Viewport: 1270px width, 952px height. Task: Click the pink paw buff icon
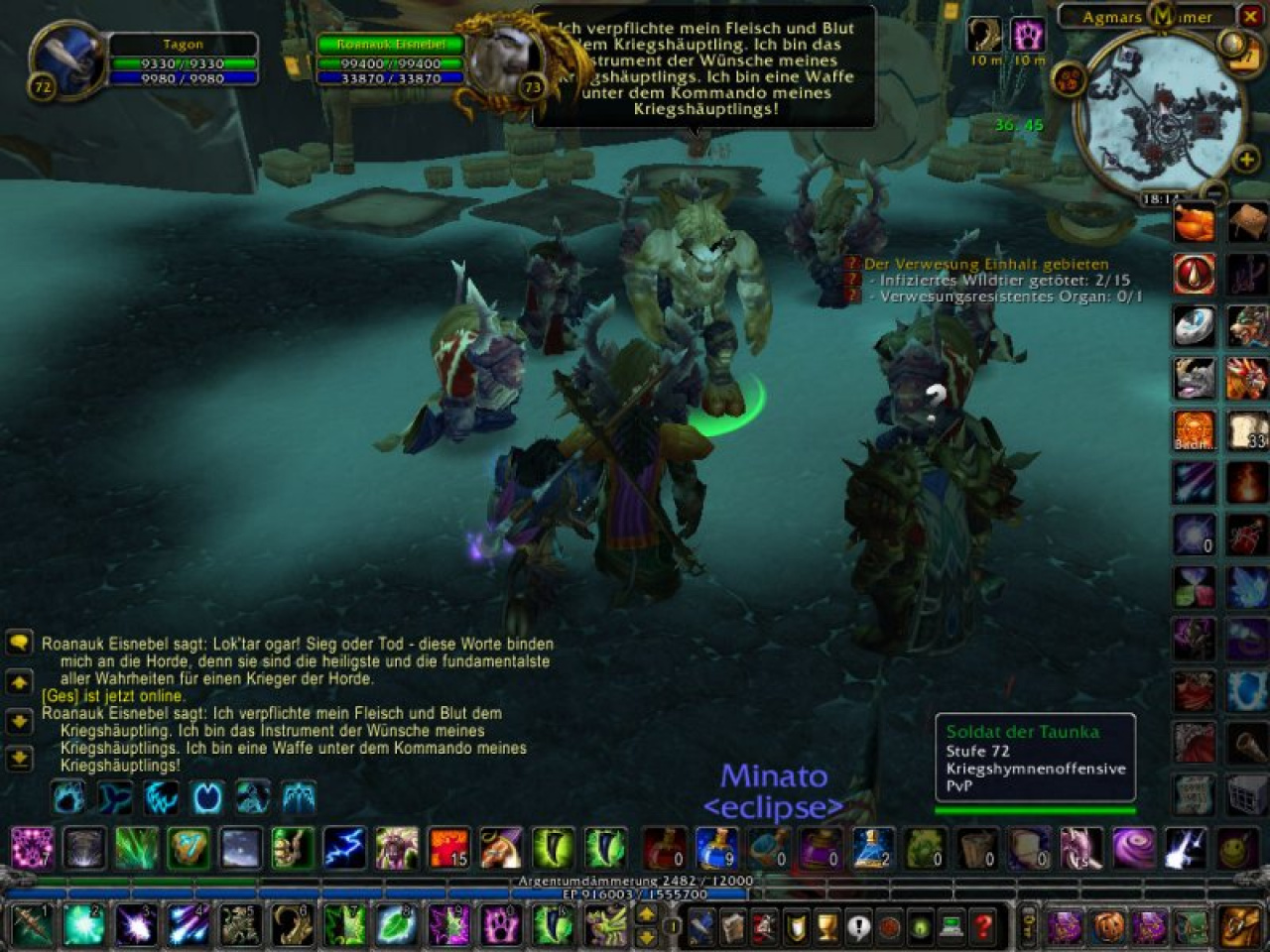1028,35
